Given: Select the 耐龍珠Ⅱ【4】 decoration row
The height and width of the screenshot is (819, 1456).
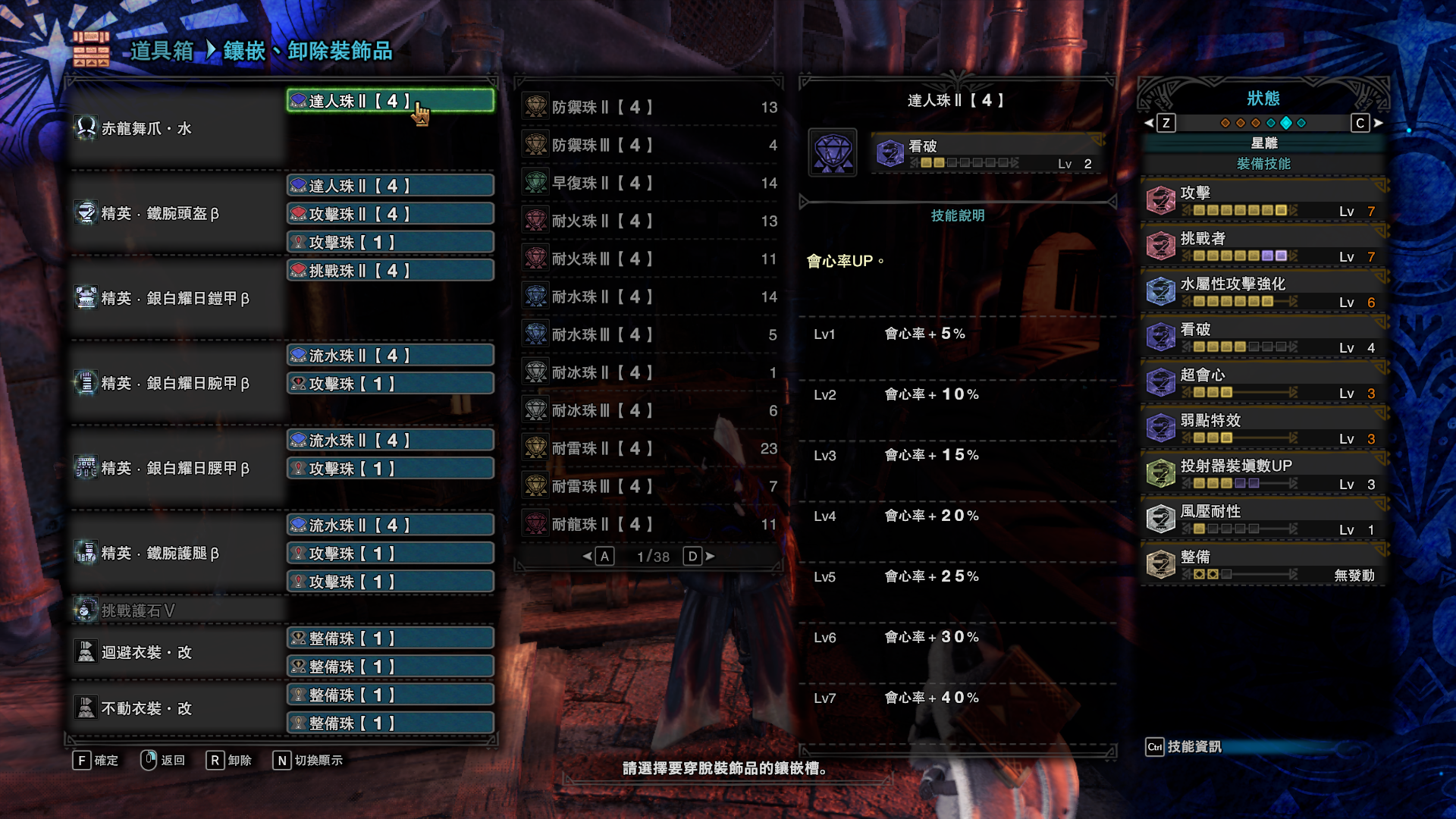Looking at the screenshot, I should (649, 524).
